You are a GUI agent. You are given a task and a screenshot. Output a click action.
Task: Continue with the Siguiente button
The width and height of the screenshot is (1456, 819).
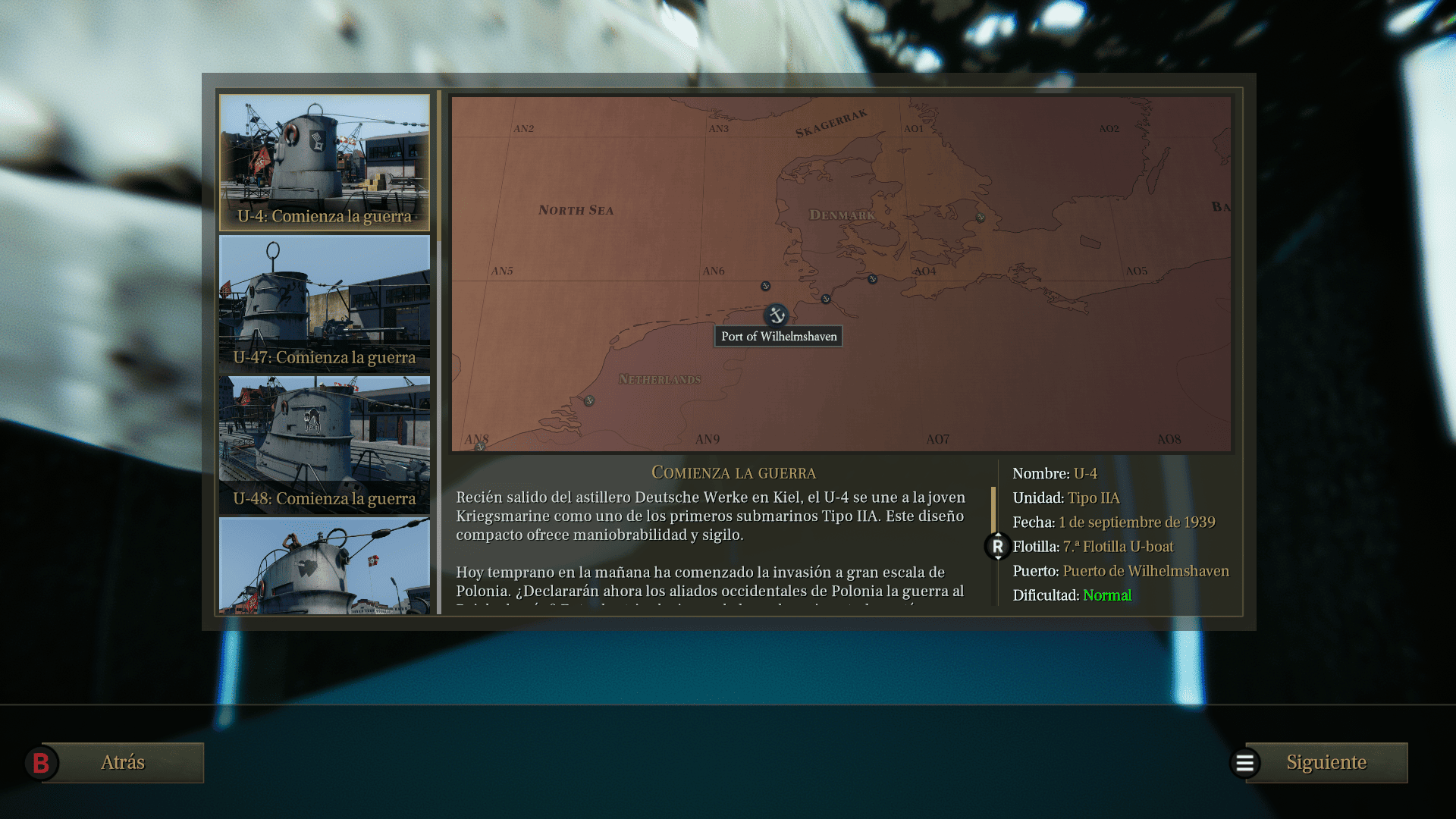point(1326,762)
